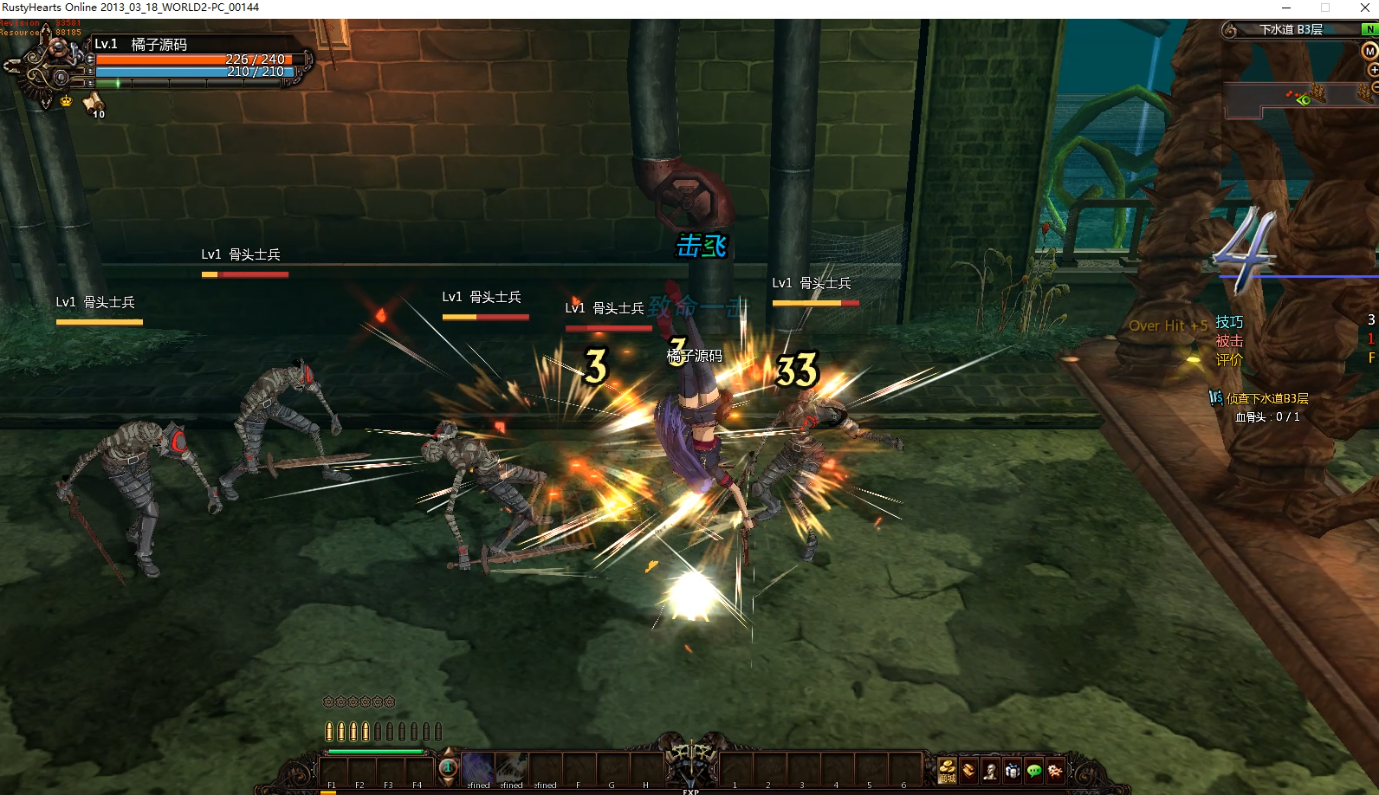This screenshot has height=795, width=1379.
Task: Open the character bust menu icon
Action: coord(990,770)
